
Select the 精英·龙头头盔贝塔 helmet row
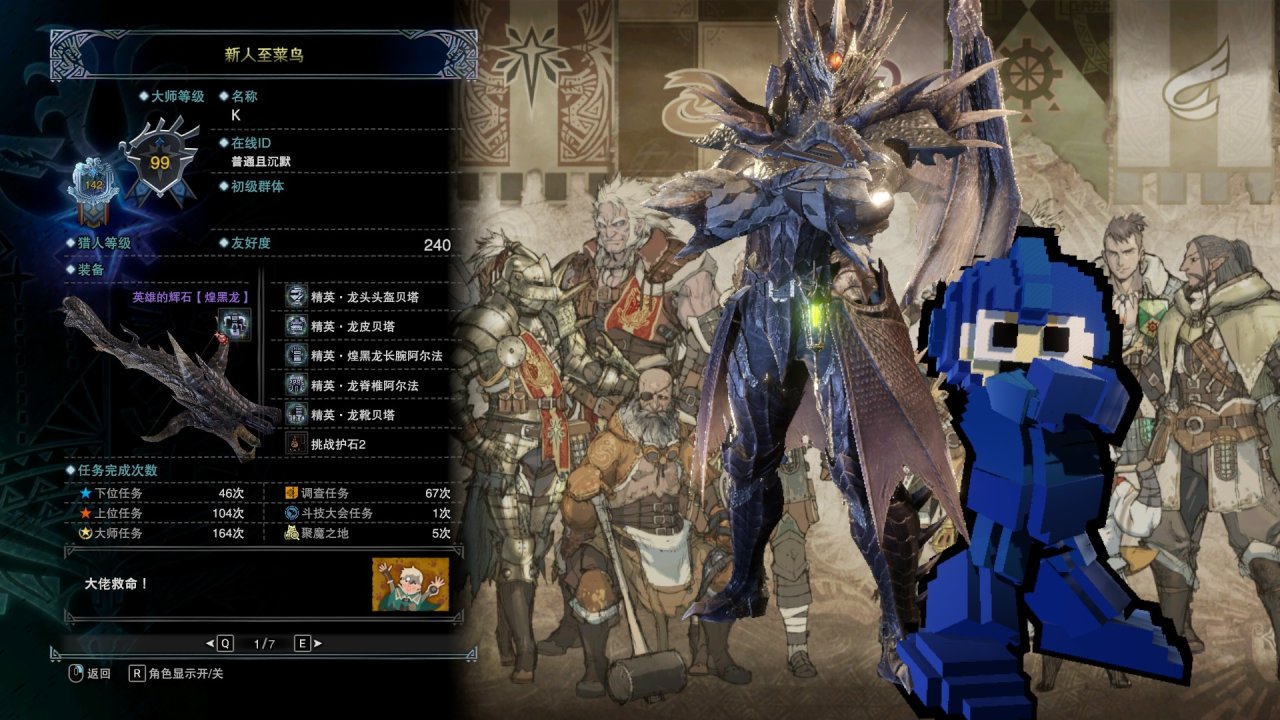(x=364, y=296)
